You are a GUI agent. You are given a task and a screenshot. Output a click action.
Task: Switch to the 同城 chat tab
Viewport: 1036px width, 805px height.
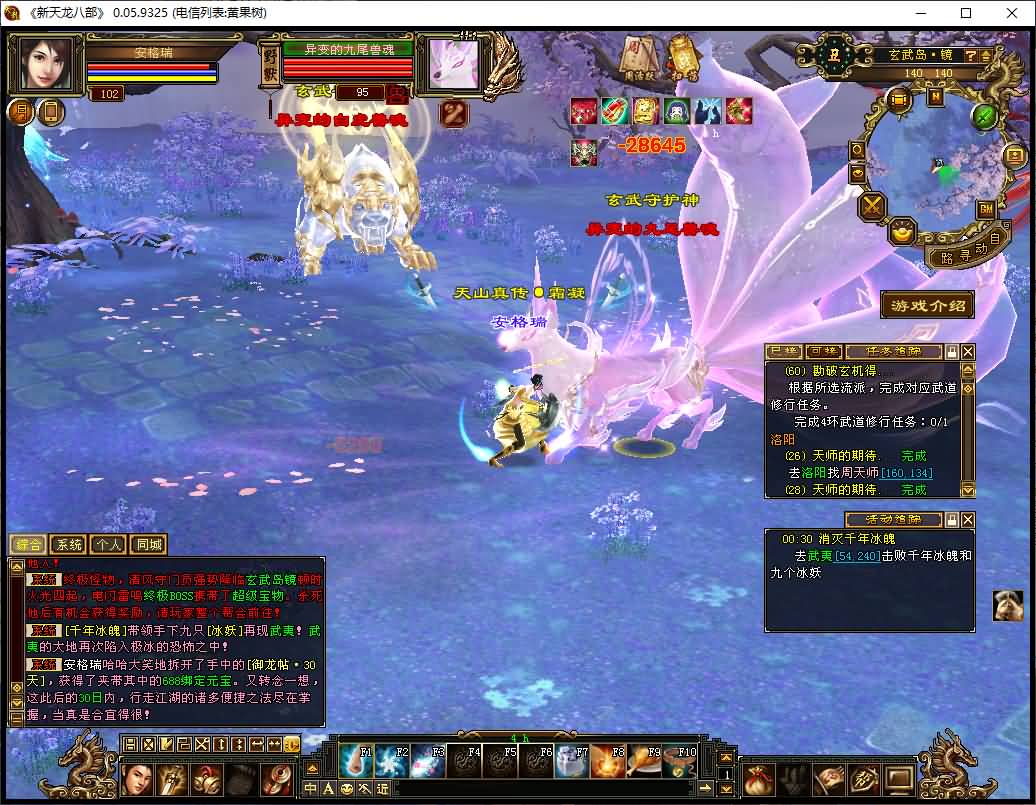tap(147, 545)
